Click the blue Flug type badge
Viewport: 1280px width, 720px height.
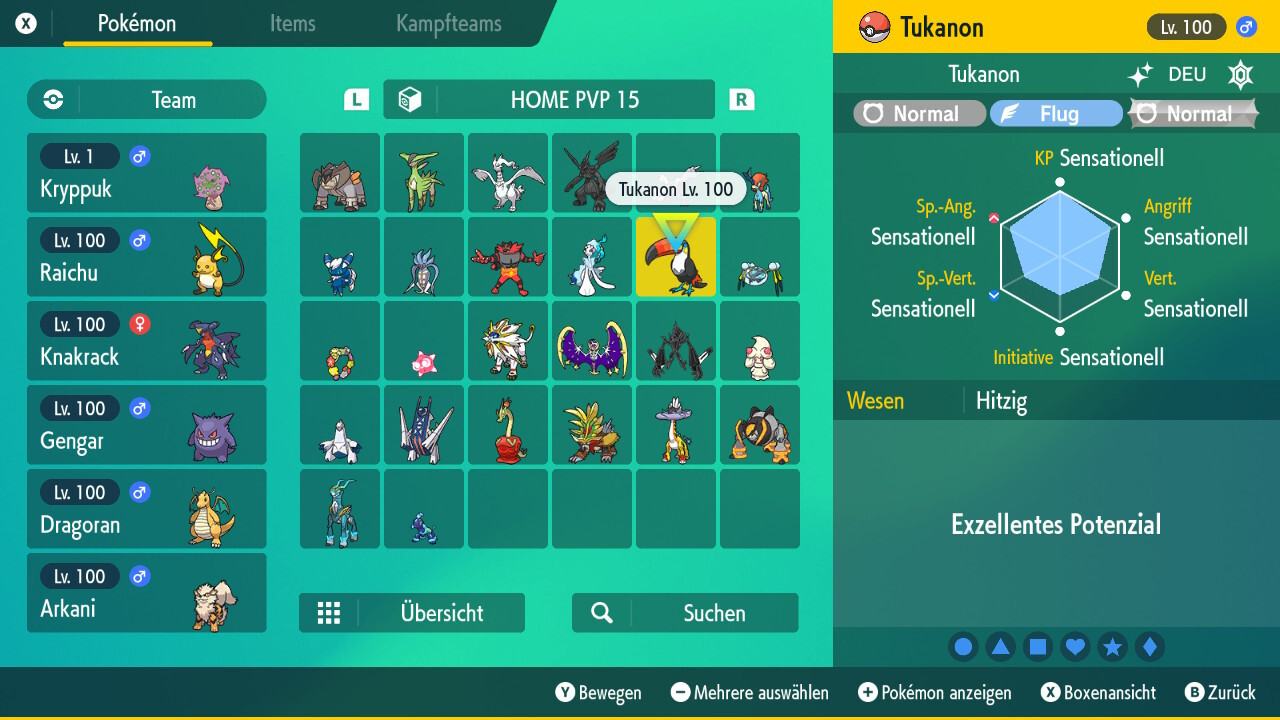(x=1056, y=113)
